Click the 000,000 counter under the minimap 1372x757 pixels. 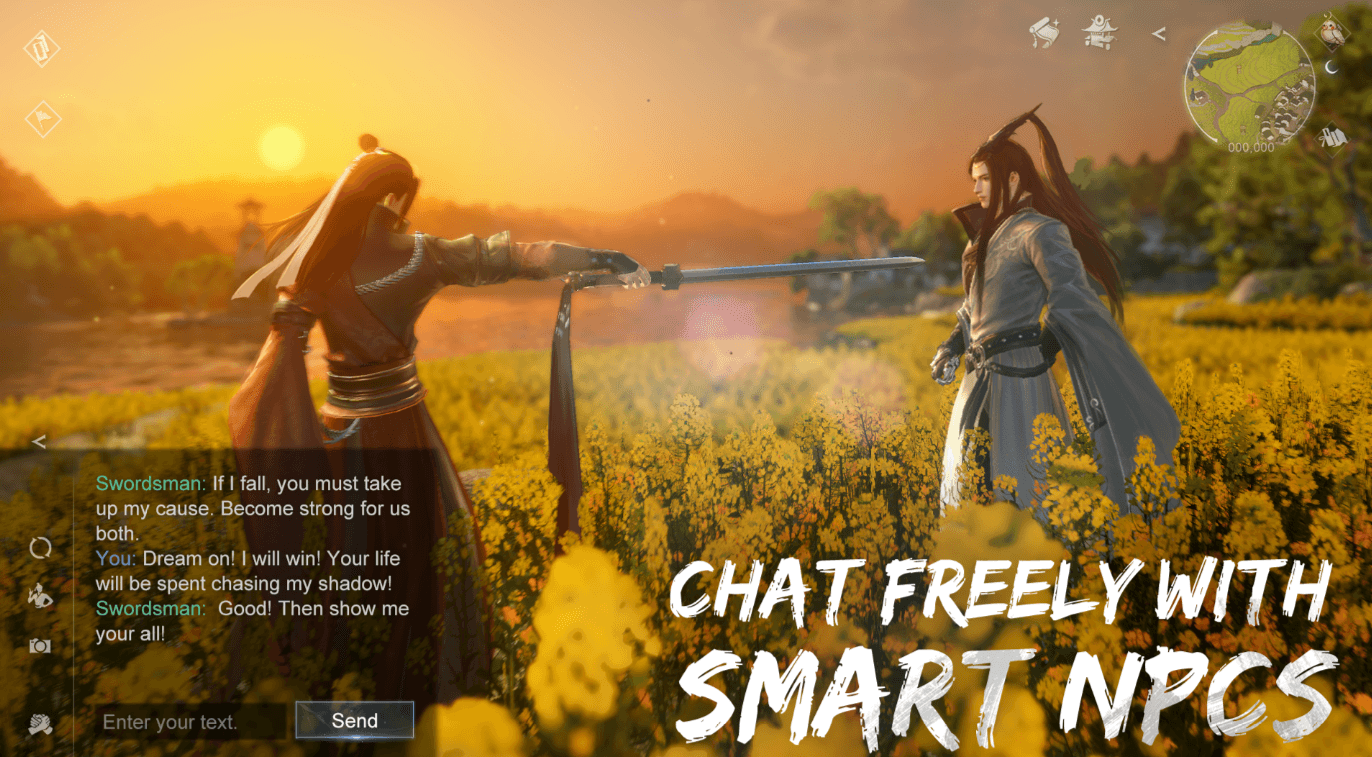(x=1250, y=147)
